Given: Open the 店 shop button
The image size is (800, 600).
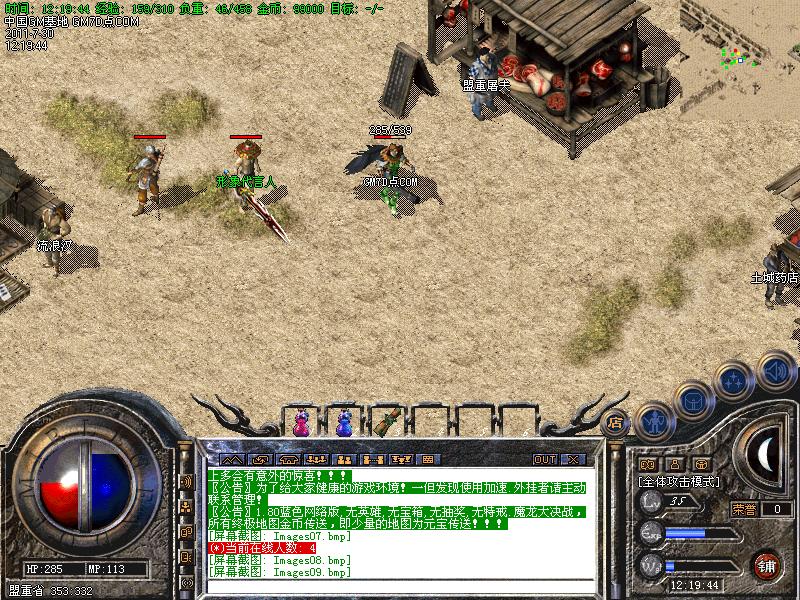Looking at the screenshot, I should tap(616, 421).
